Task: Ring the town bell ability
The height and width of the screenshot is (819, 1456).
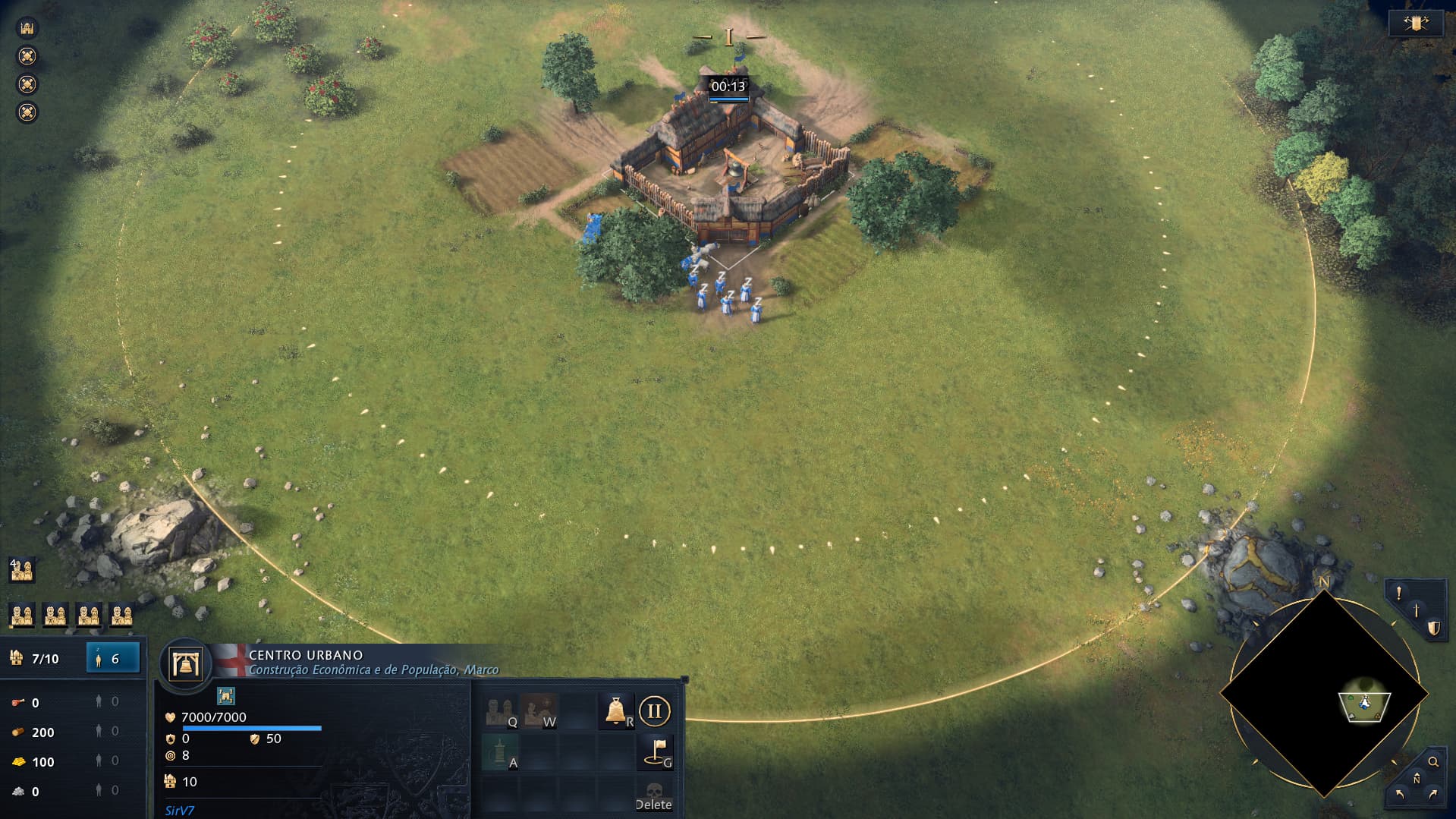Action: (616, 711)
